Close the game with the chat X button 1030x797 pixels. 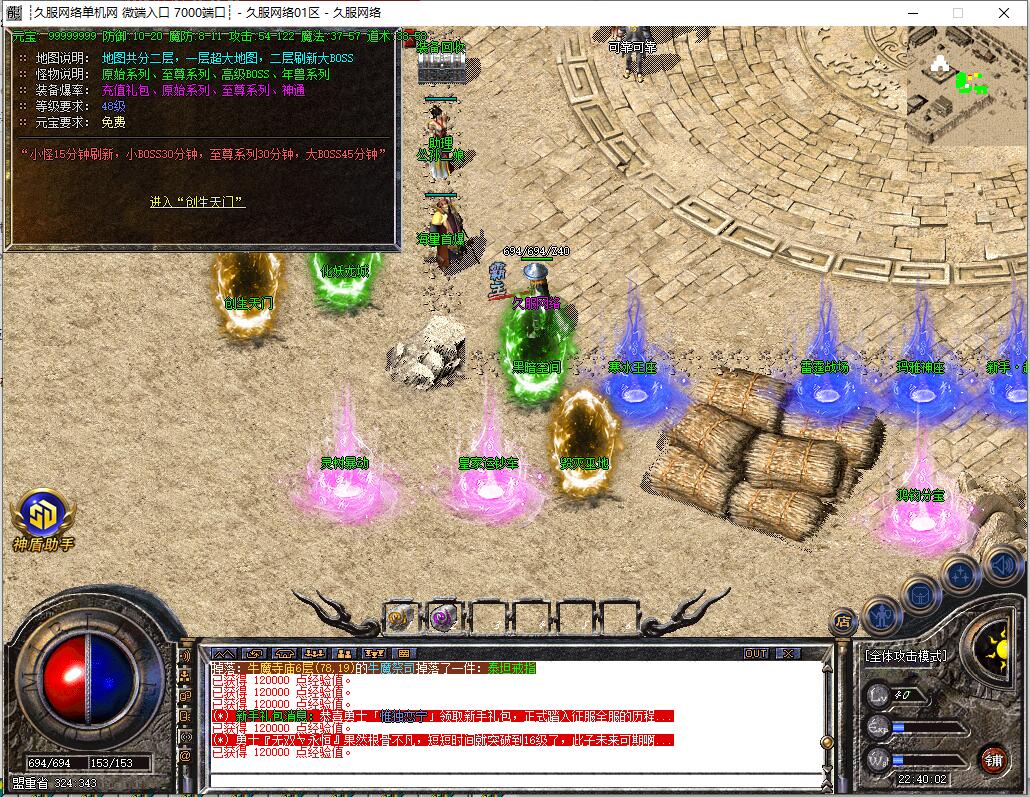tap(787, 653)
